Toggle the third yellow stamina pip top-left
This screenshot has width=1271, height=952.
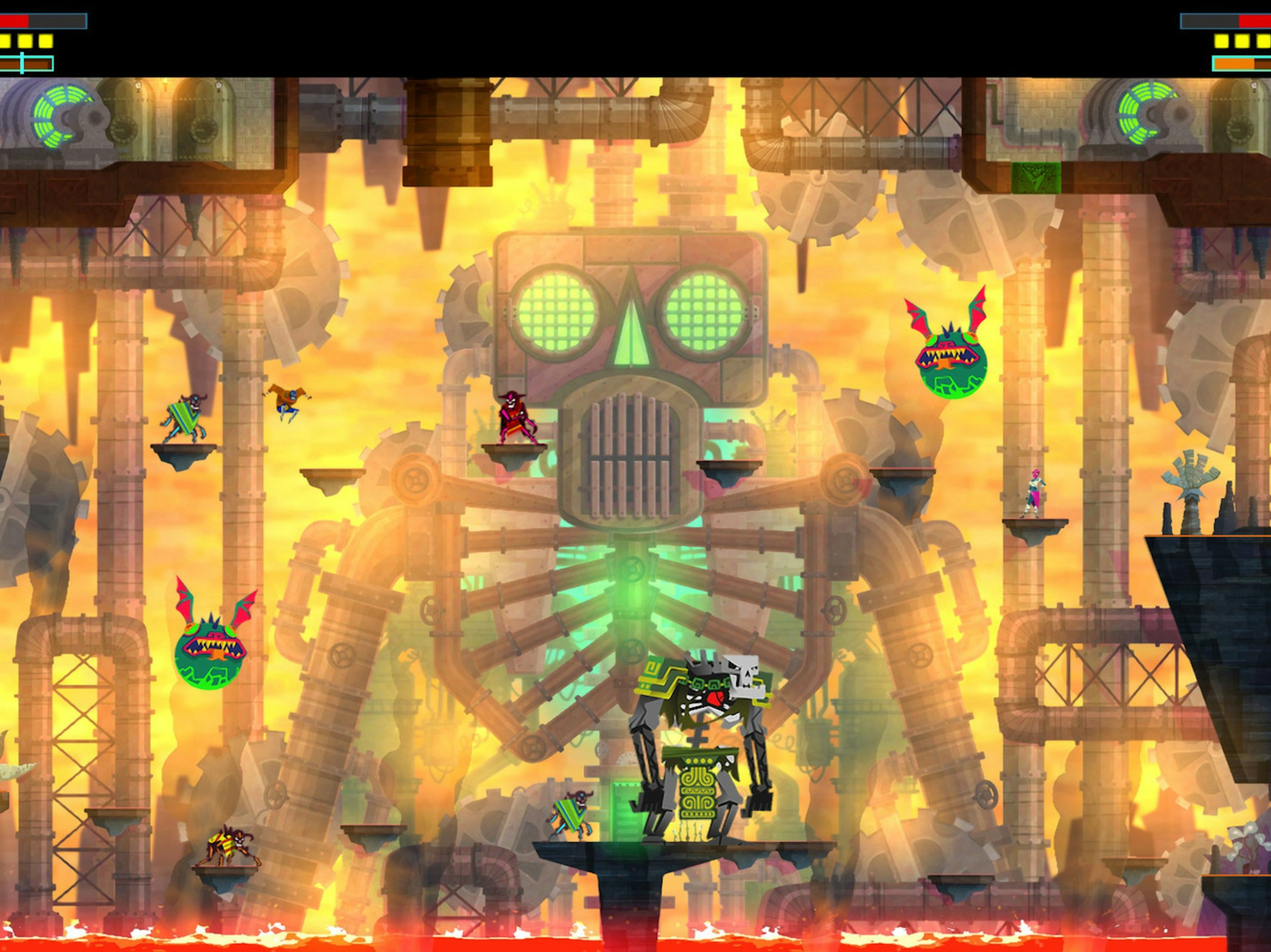46,41
